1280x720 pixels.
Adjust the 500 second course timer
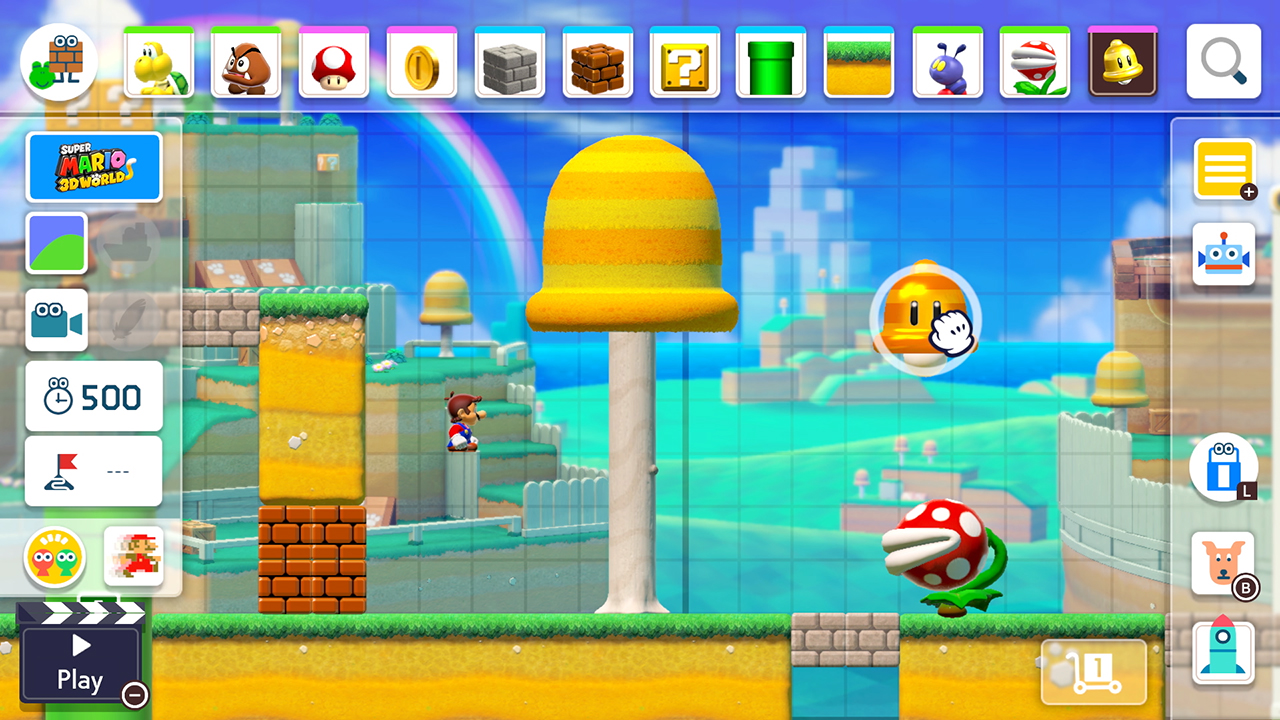[93, 396]
